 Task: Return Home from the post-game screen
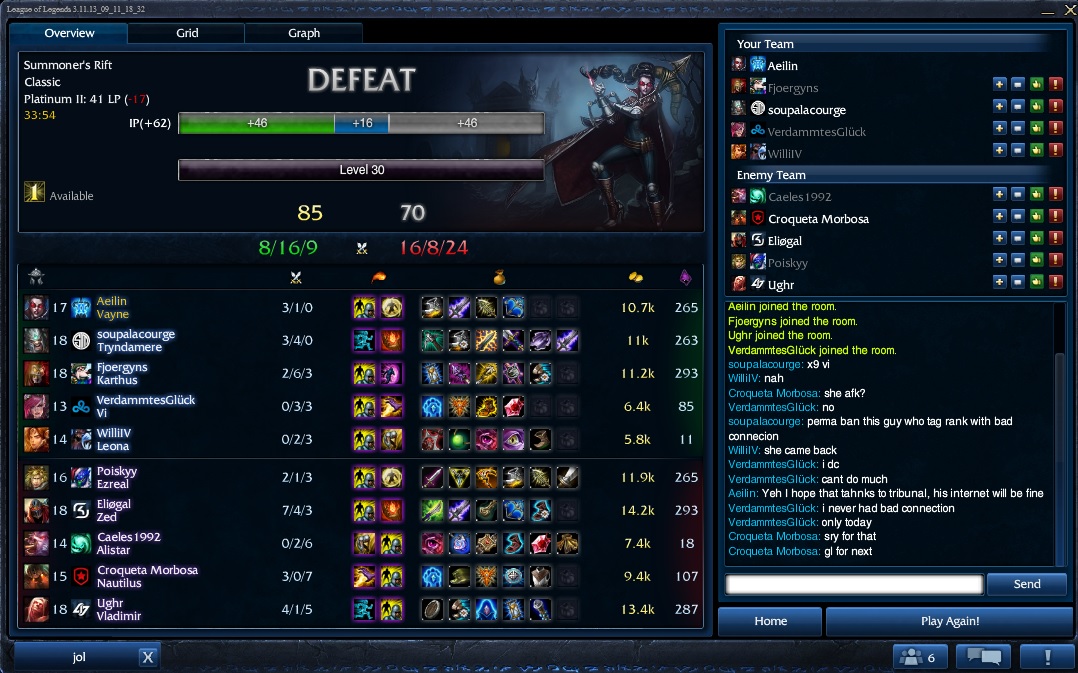coord(770,621)
